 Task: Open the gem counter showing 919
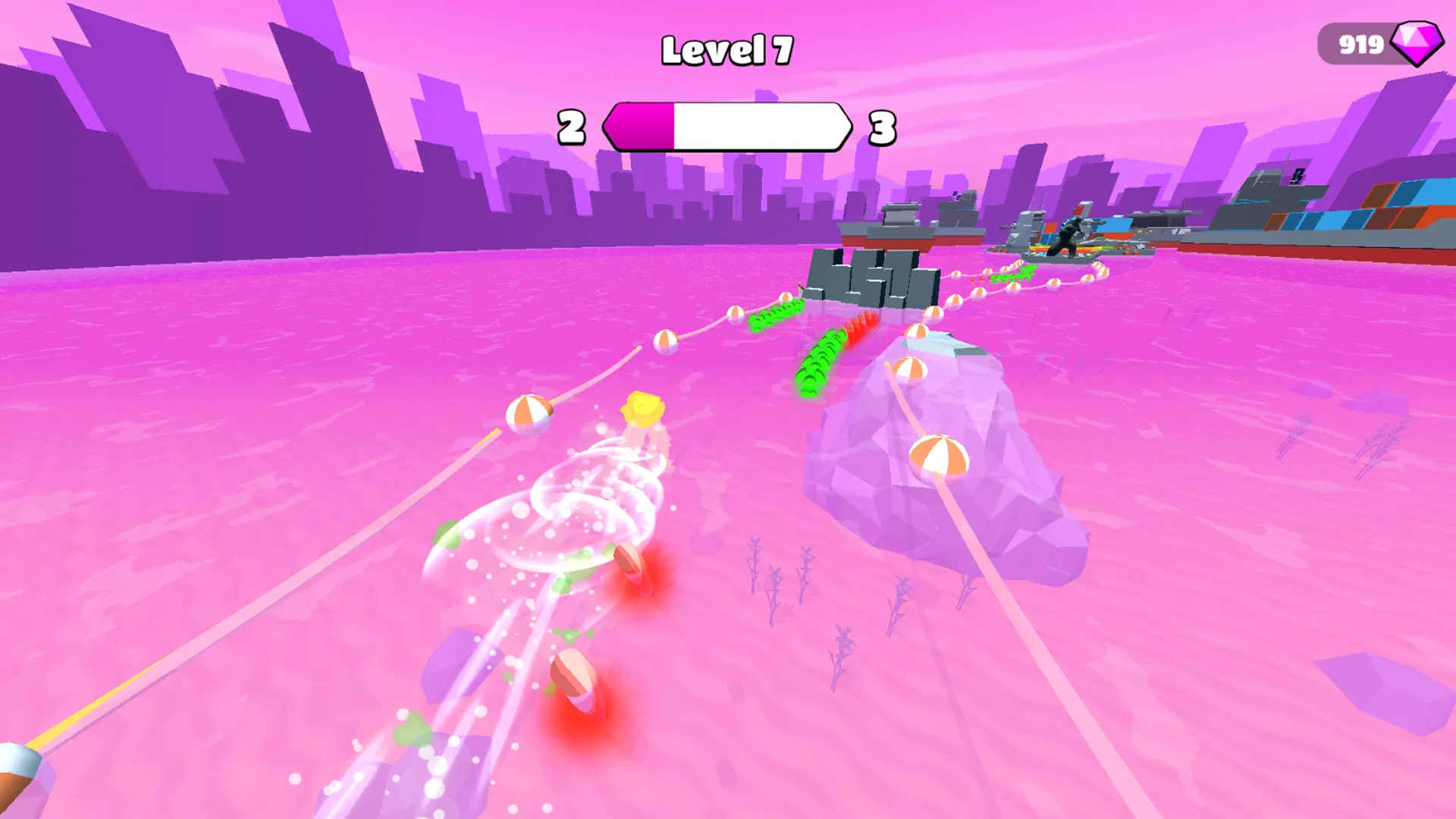point(1361,47)
